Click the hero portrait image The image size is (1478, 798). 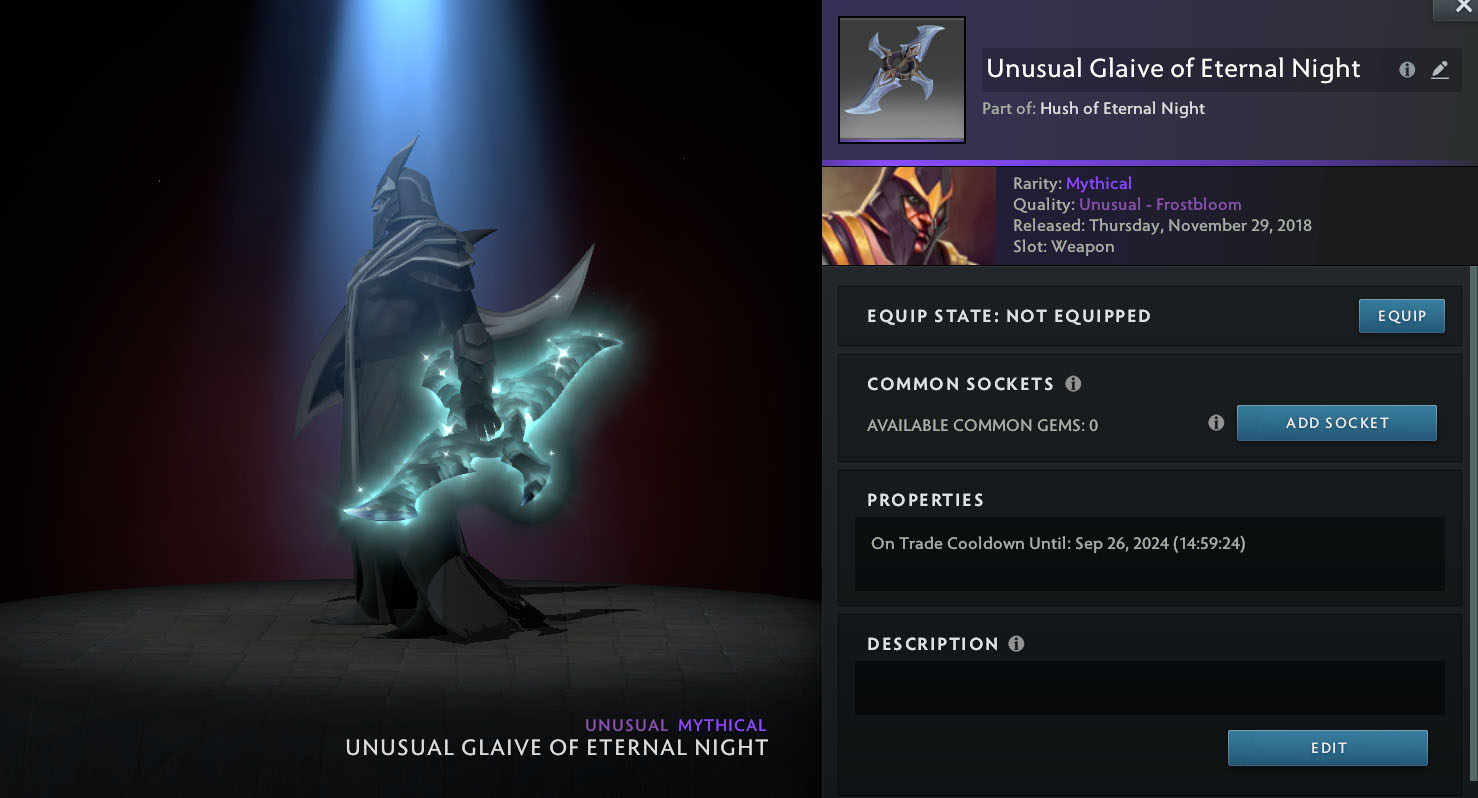[x=909, y=215]
